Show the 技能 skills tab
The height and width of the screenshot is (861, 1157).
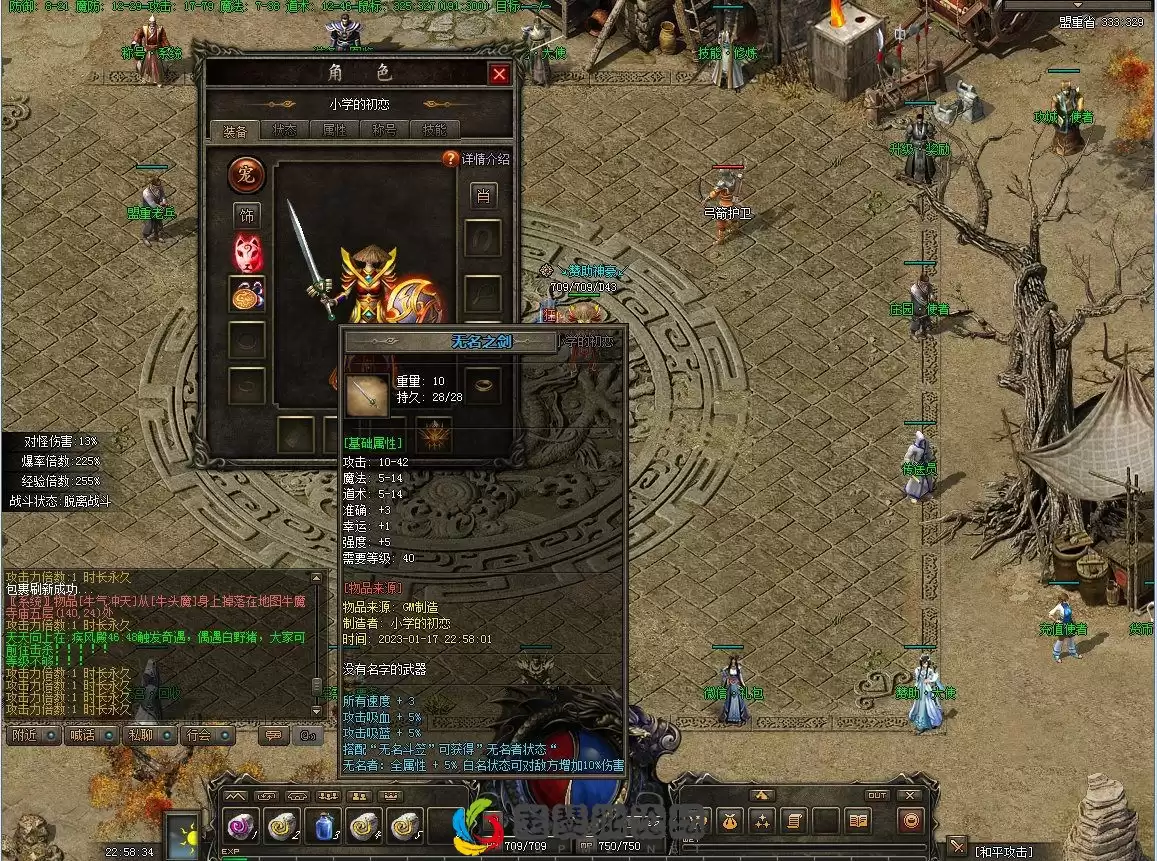tap(435, 130)
